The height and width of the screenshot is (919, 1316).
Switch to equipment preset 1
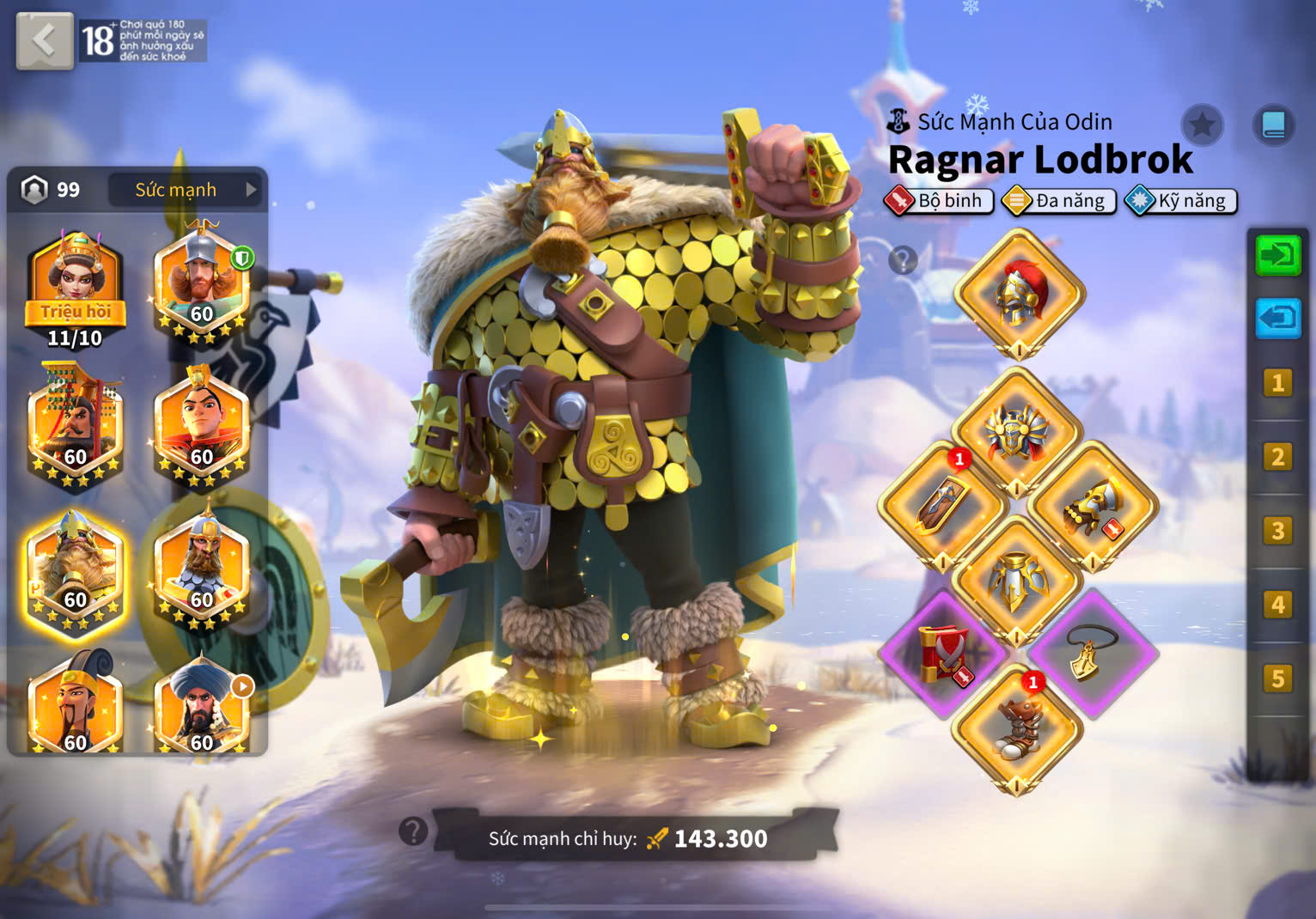(1277, 383)
